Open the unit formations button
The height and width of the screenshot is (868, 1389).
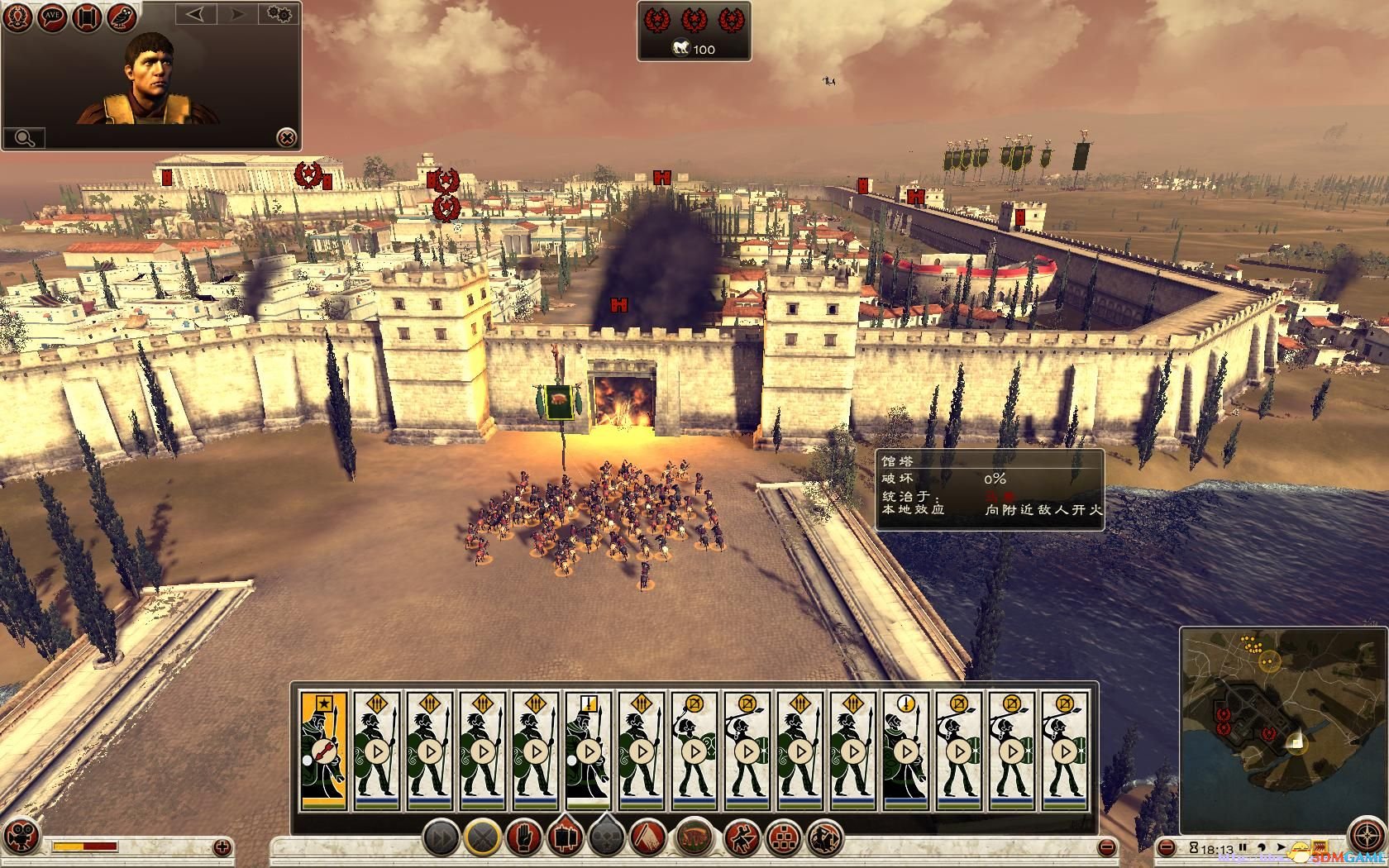tap(782, 838)
